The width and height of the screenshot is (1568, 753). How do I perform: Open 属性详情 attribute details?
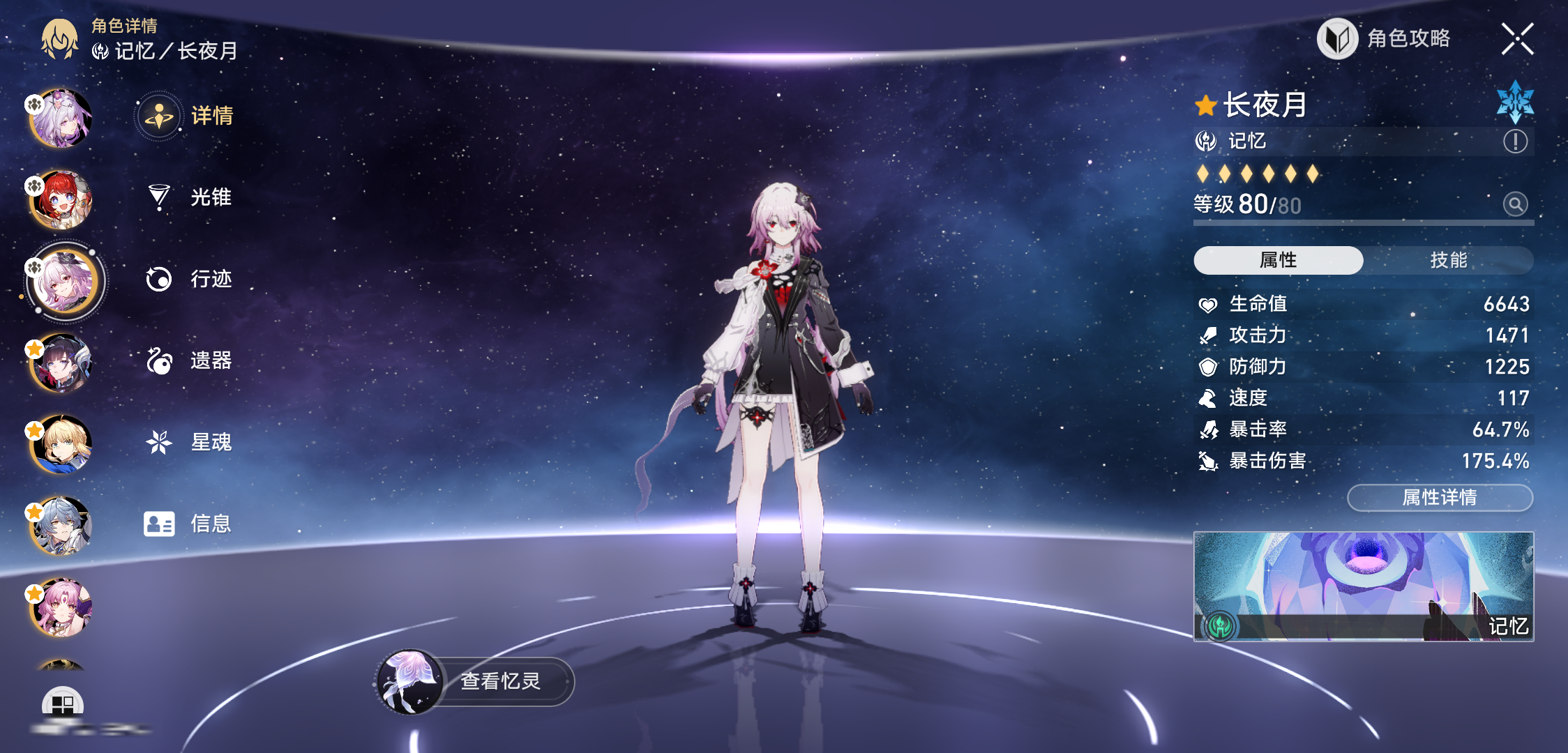[1440, 498]
